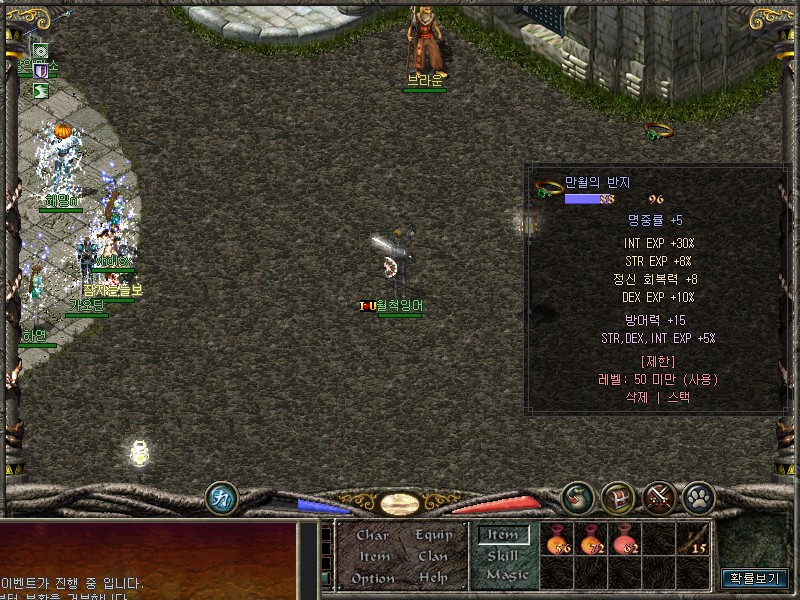Click the paw print round button
This screenshot has width=800, height=600.
click(x=698, y=496)
